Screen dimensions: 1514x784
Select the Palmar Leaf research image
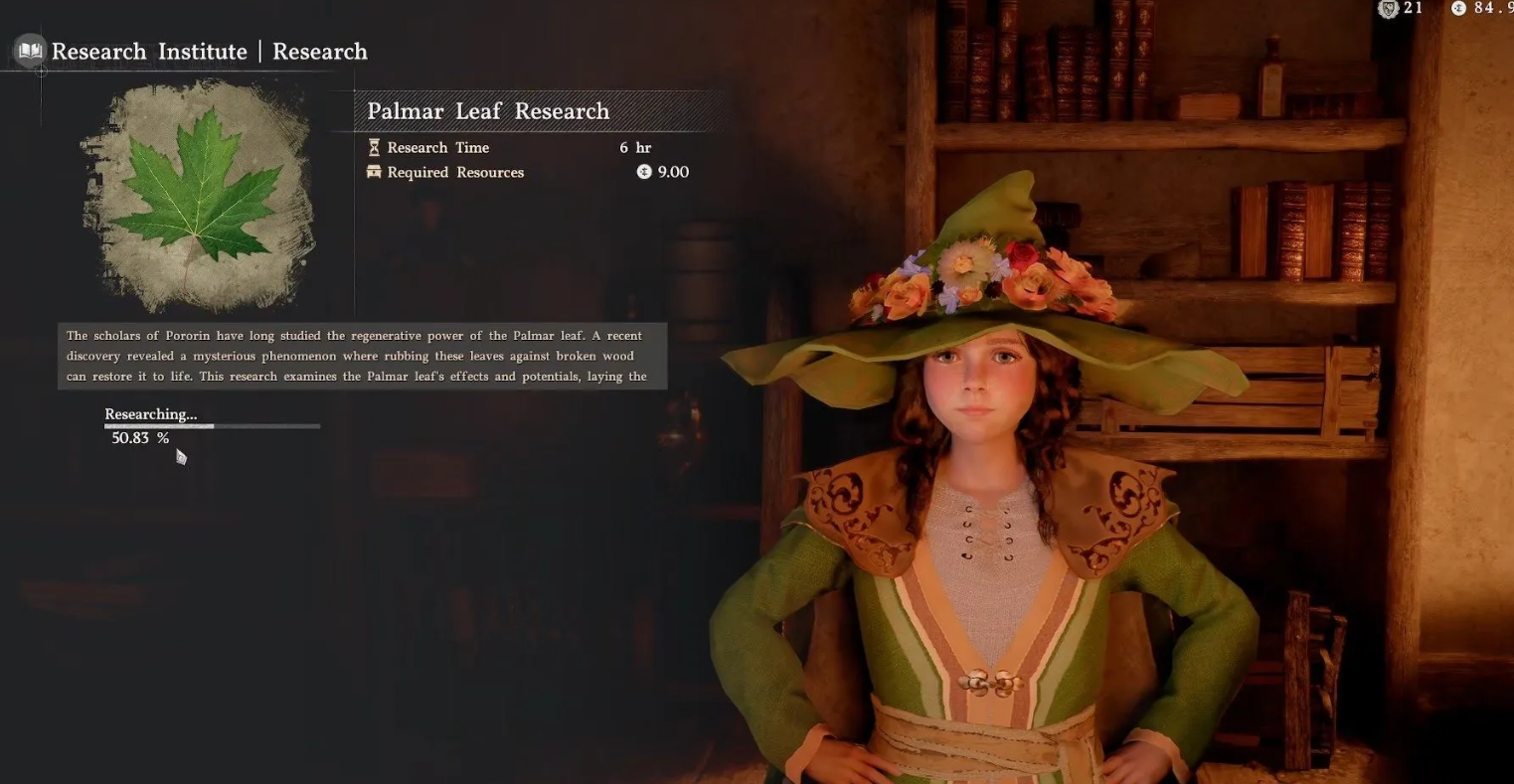point(200,196)
